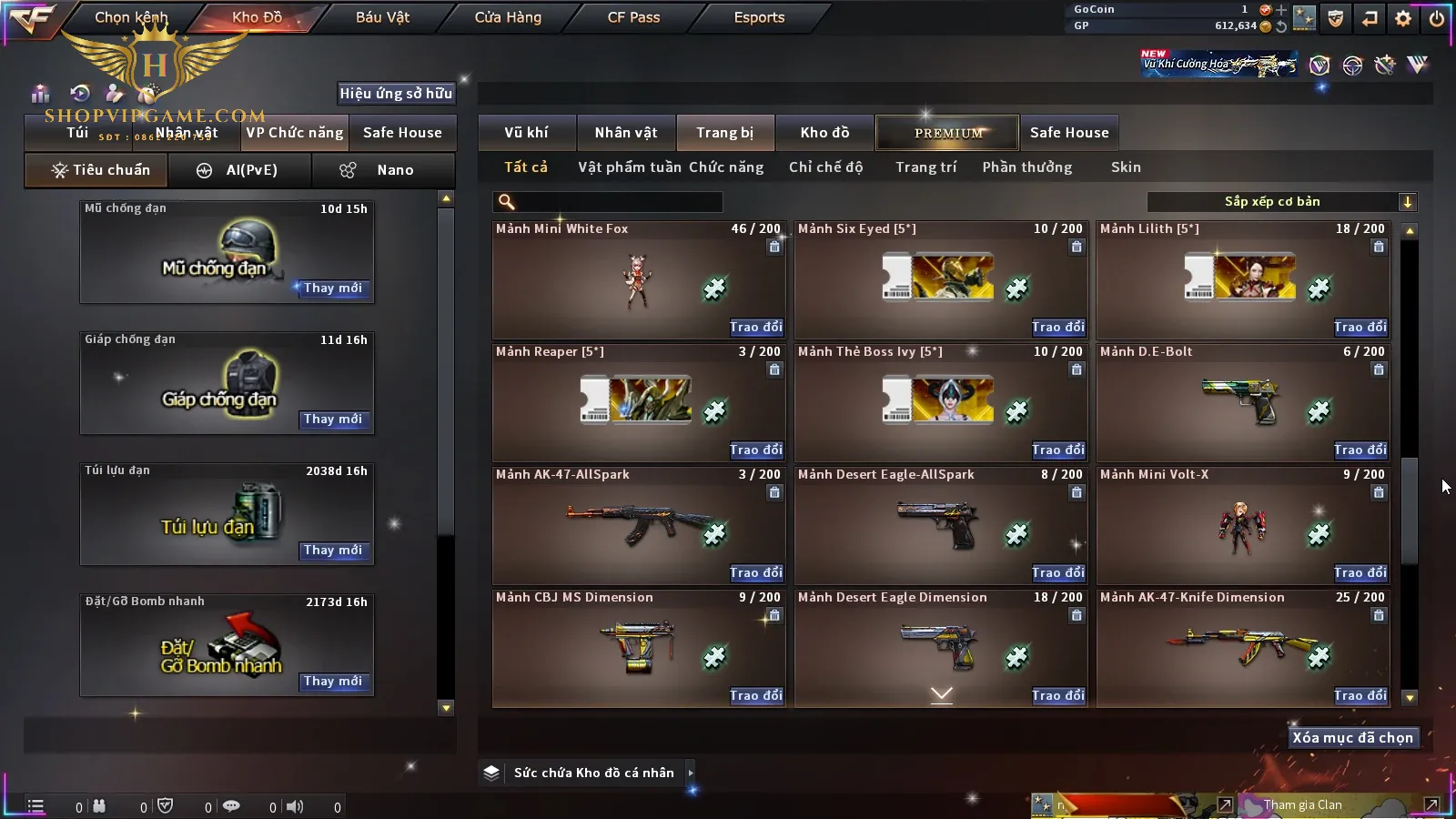Screen dimensions: 1456x819
Task: Expand Sức chứa Kho đồ cá nhân
Action: point(691,773)
